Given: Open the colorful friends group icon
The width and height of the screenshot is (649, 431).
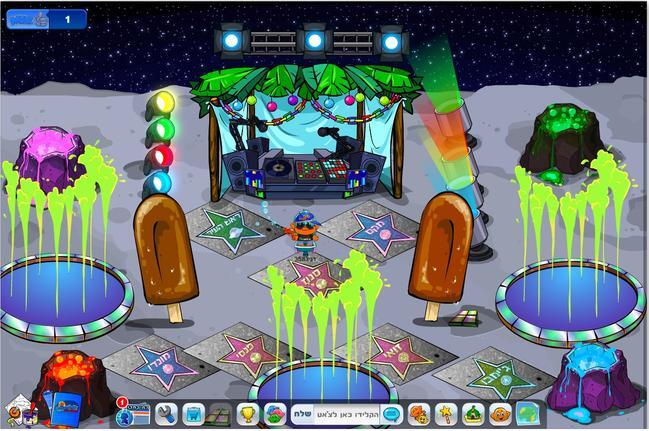Looking at the screenshot, I should pyautogui.click(x=274, y=412).
